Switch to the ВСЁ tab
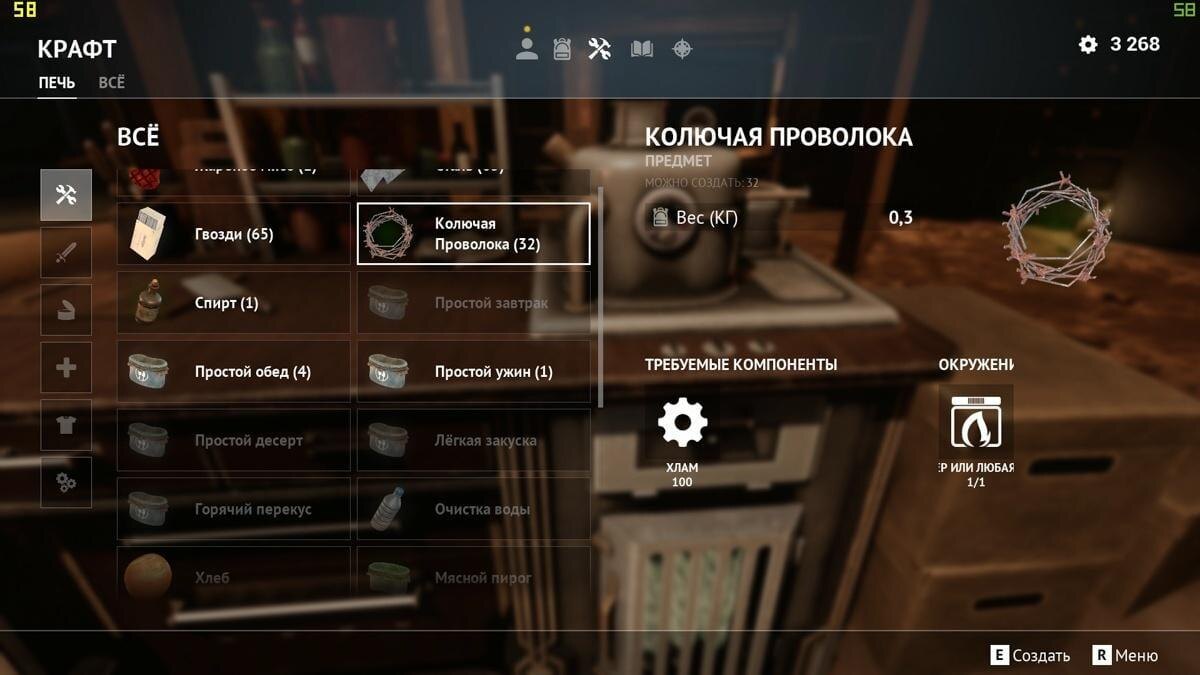 coord(112,83)
